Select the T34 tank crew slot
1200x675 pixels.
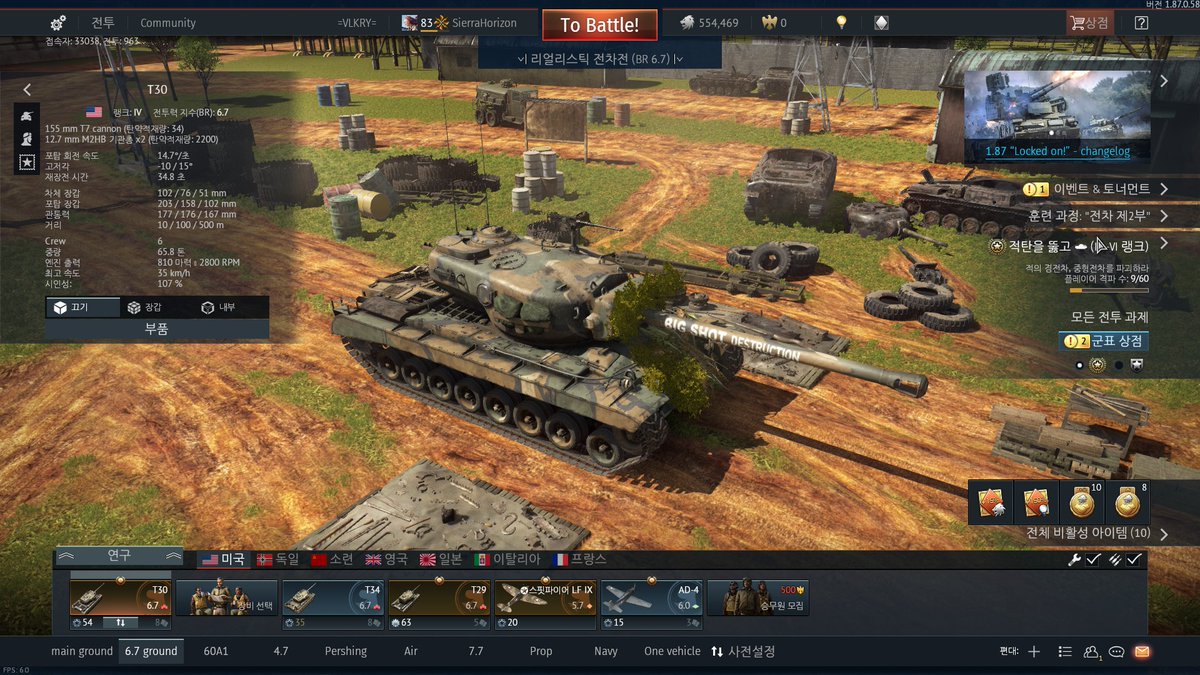[x=332, y=598]
